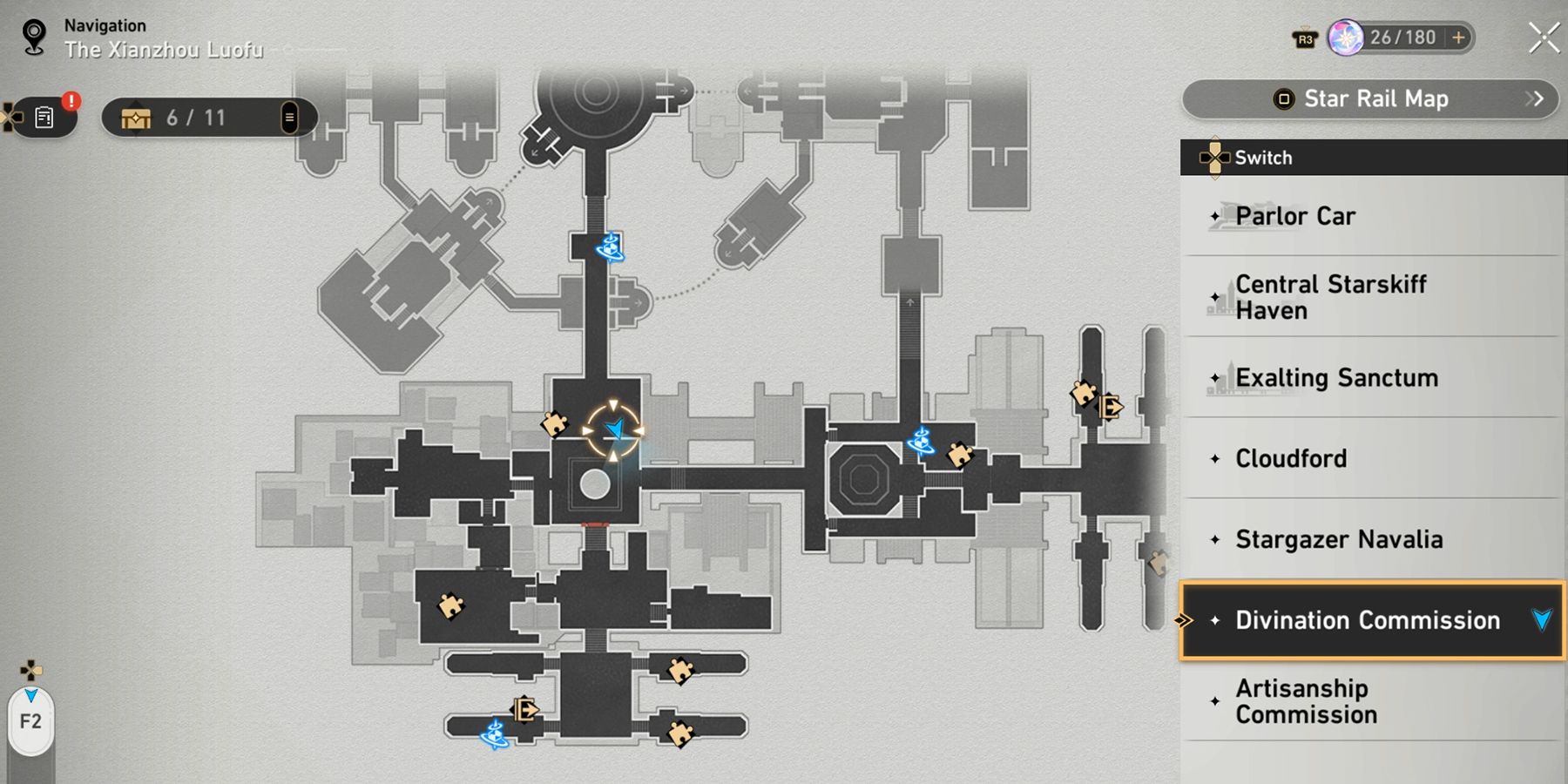Click the F2 floor indicator
The image size is (1568, 784).
pos(31,720)
